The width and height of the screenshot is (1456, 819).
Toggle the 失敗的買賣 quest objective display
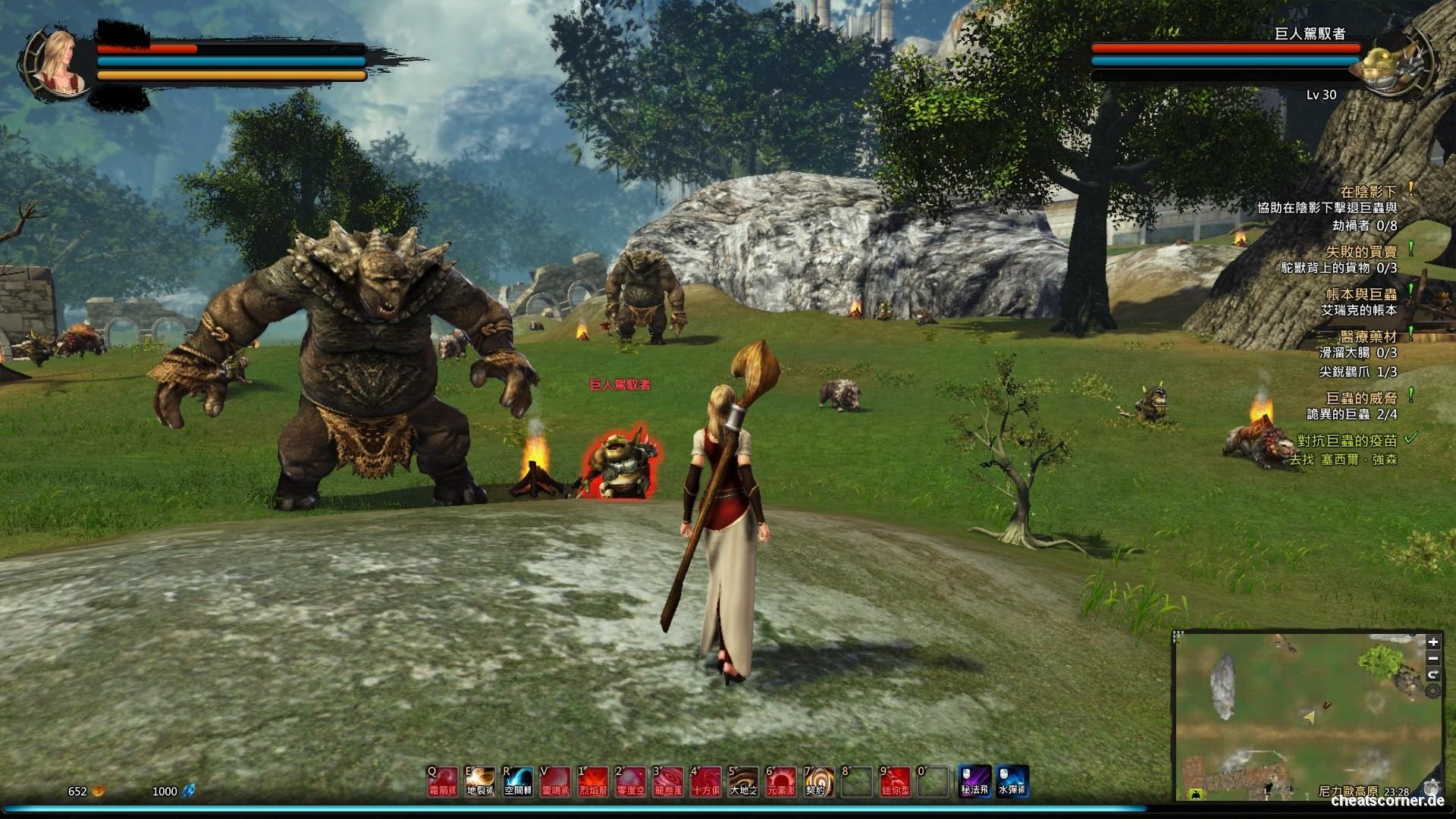(x=1410, y=249)
